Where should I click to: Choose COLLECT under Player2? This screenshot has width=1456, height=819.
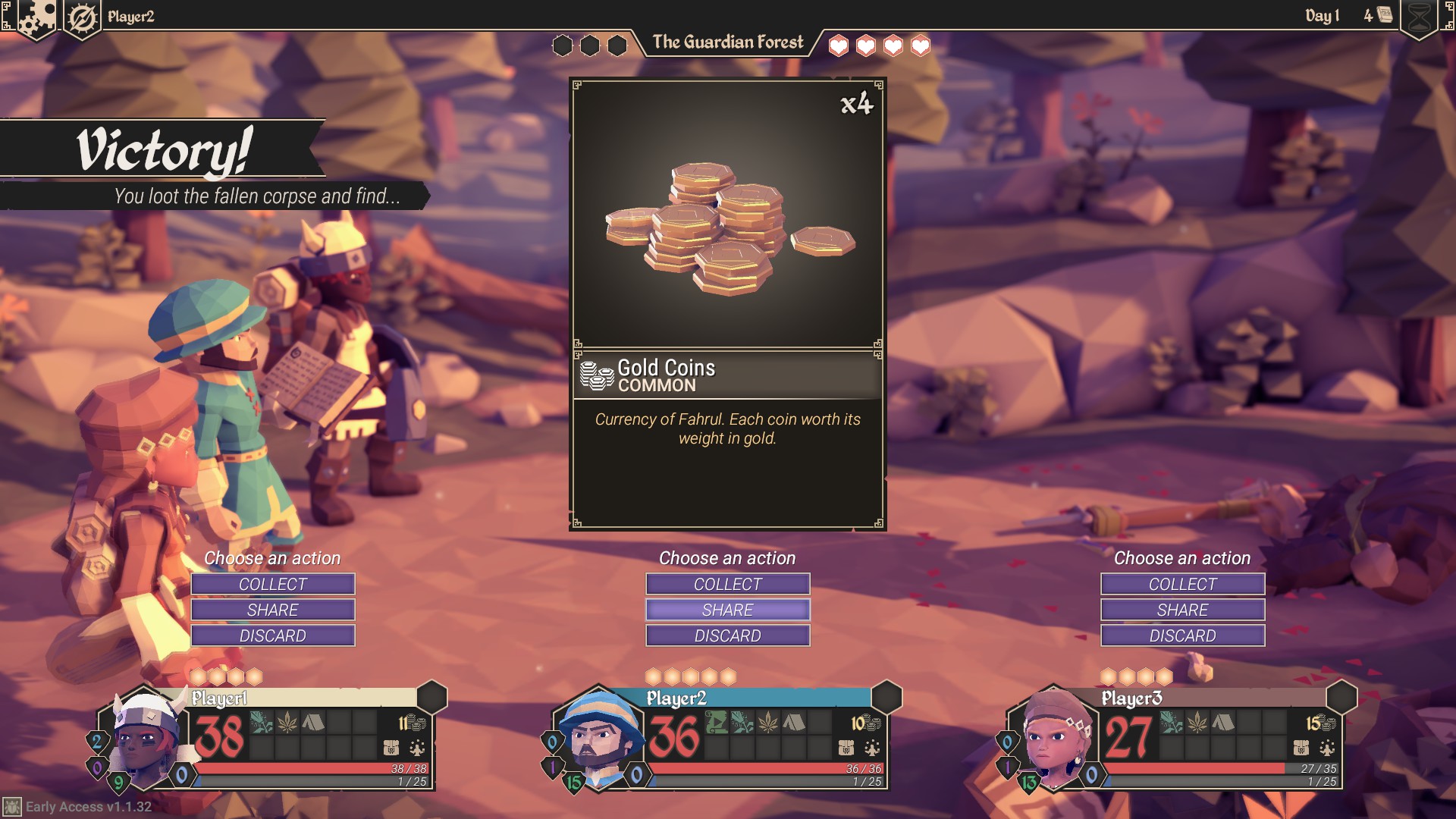tap(727, 584)
